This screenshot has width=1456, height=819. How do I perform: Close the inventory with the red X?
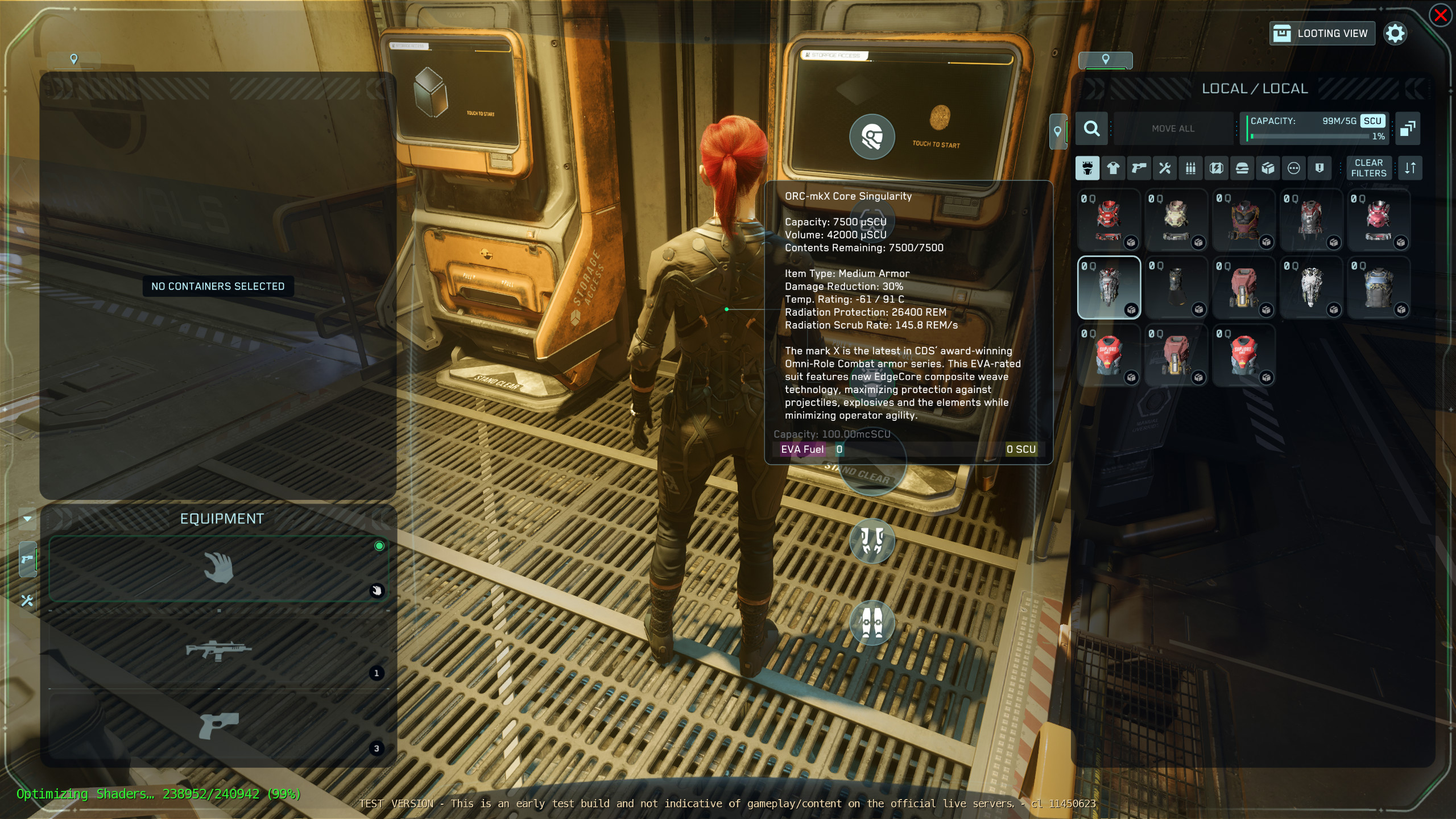(x=1441, y=15)
